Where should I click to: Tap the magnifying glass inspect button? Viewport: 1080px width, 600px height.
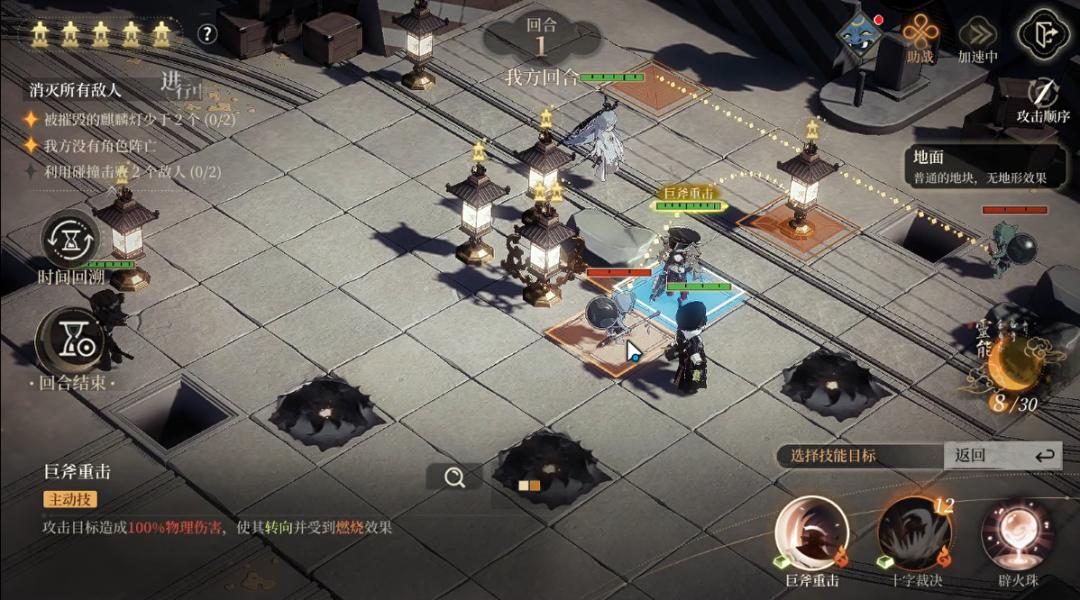(x=455, y=478)
